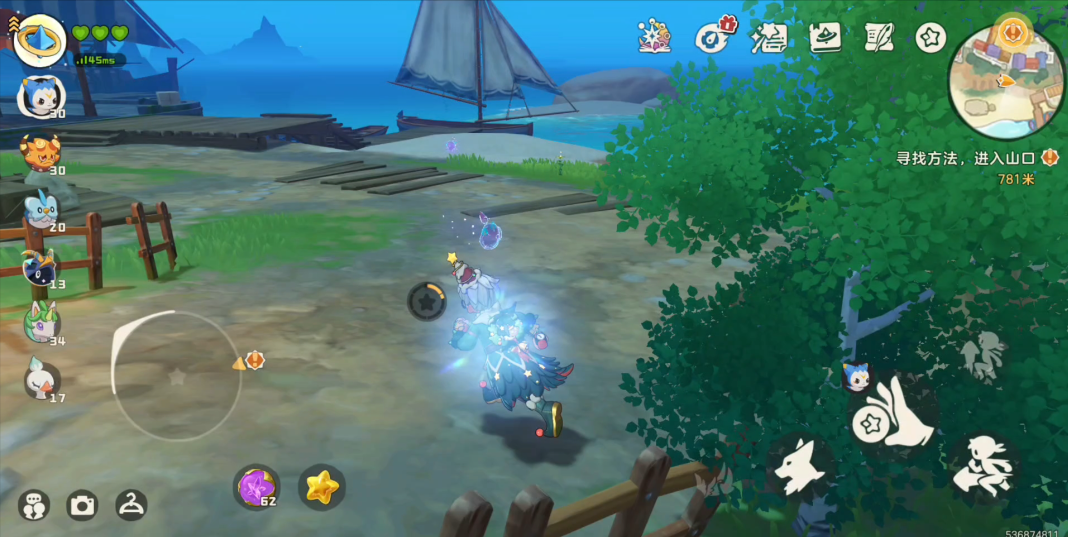Viewport: 1068px width, 537px height.
Task: Track the quest objective 寻找方法，进入山口
Action: tap(965, 158)
